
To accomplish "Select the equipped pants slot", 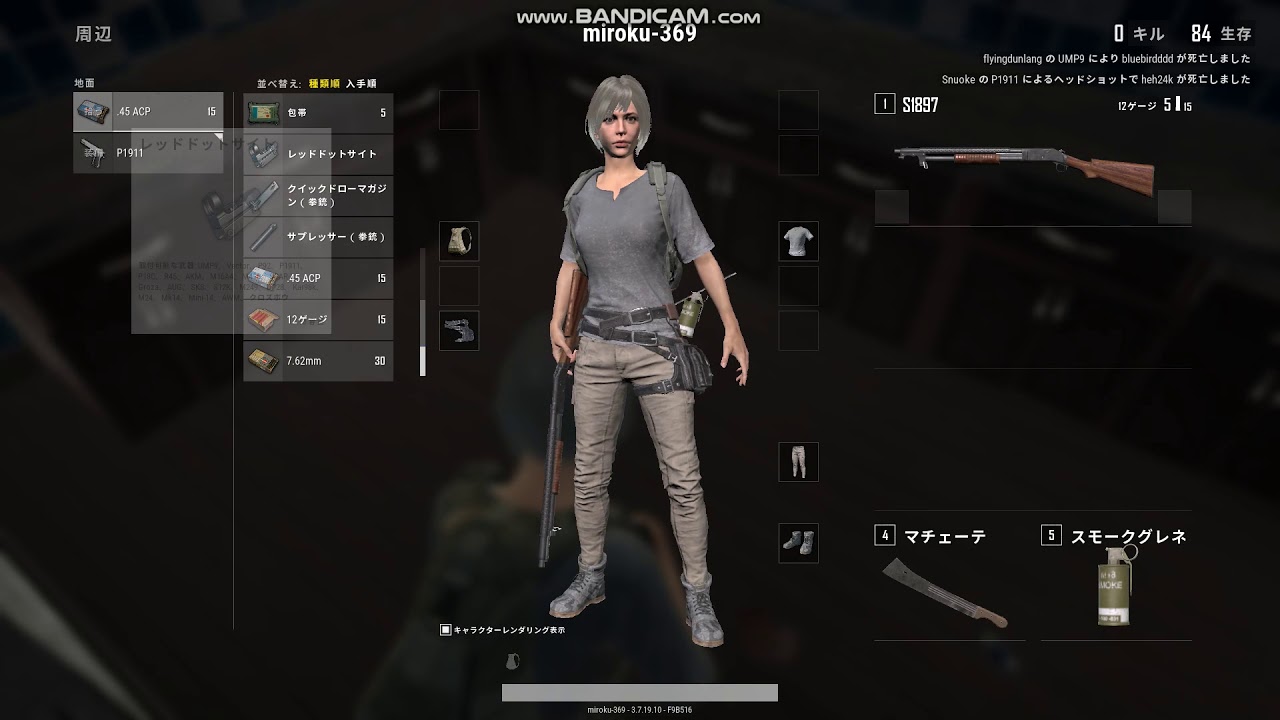I will point(798,461).
